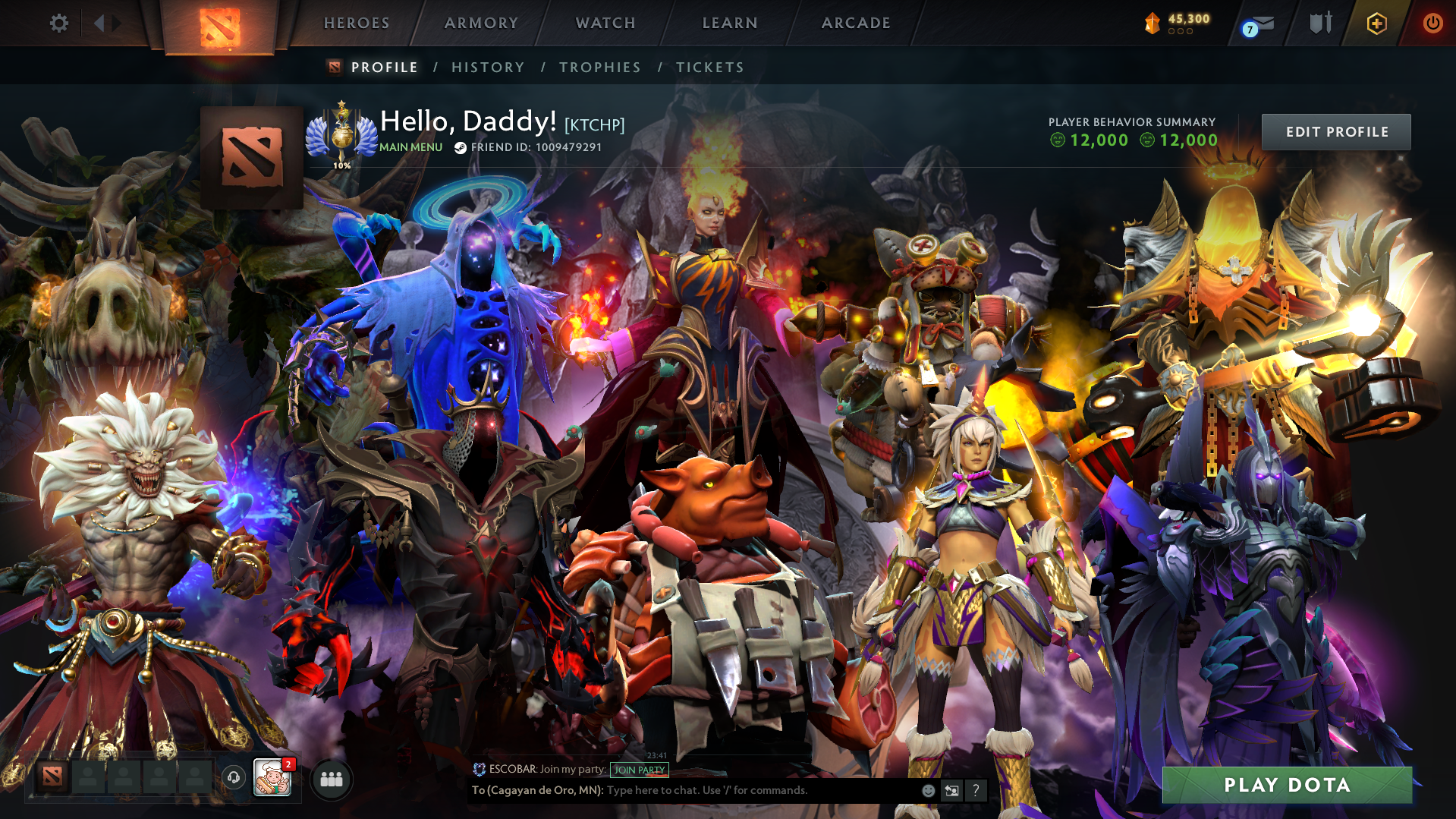The image size is (1456, 819).
Task: Select the hot dog chef avatar with 2 badge
Action: point(274,779)
